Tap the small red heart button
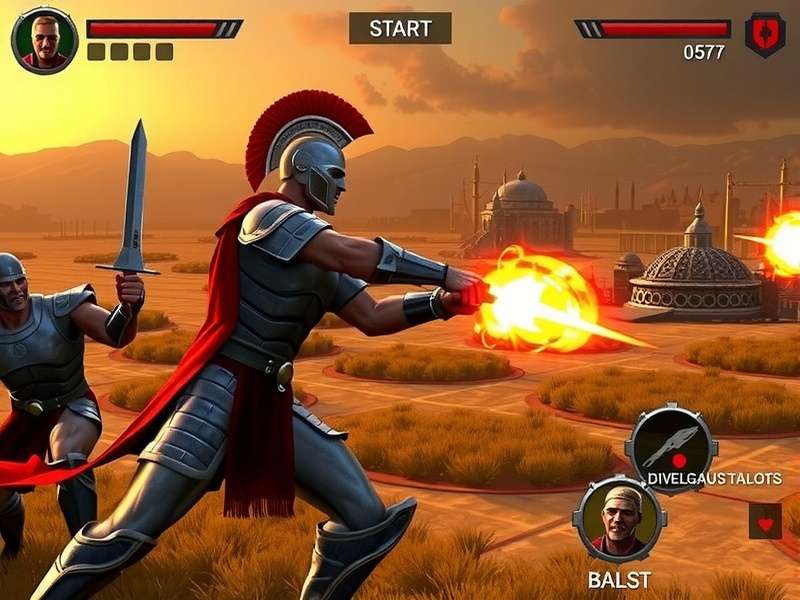800x600 pixels. coord(765,521)
